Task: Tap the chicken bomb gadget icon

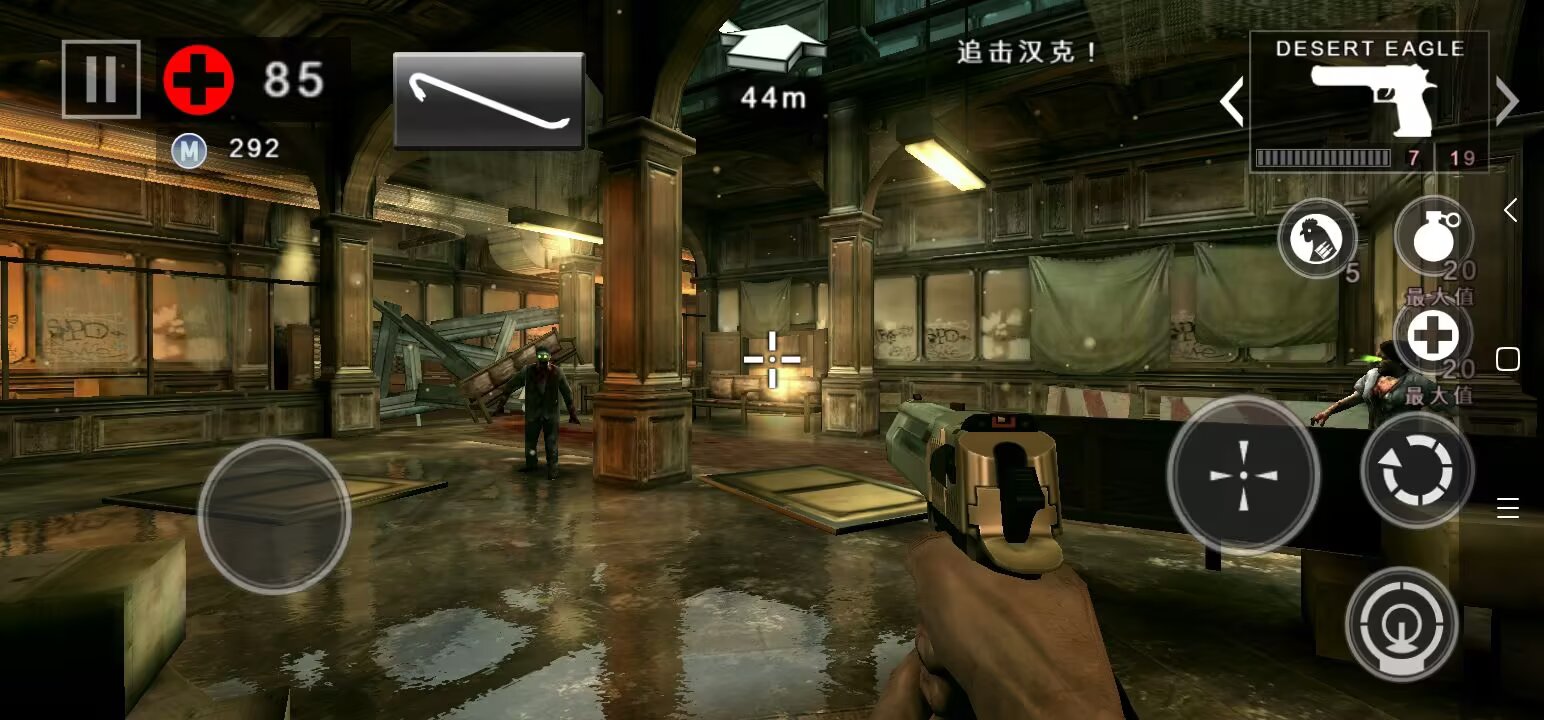Action: click(1318, 238)
